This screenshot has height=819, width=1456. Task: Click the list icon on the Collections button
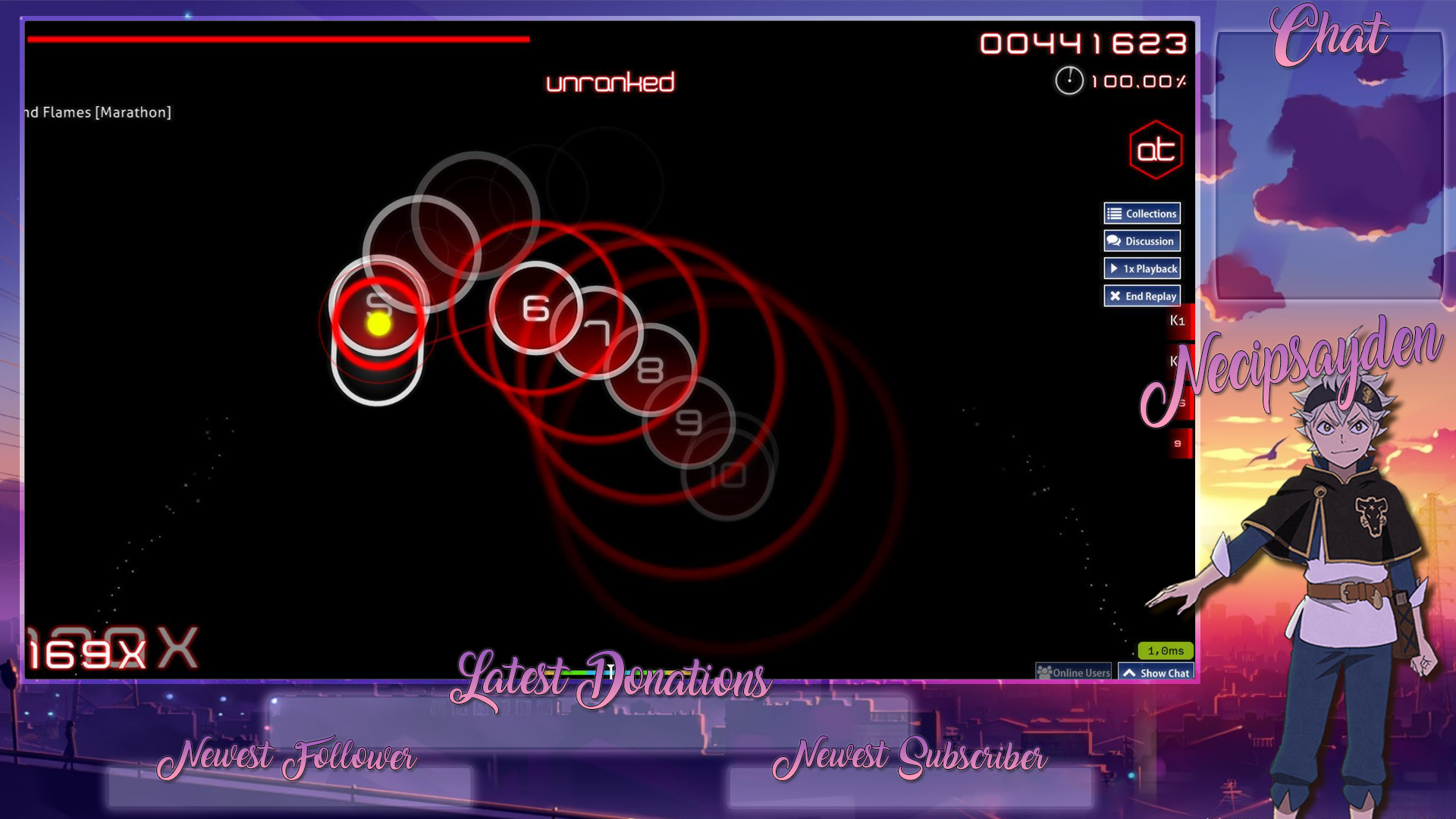(1112, 213)
